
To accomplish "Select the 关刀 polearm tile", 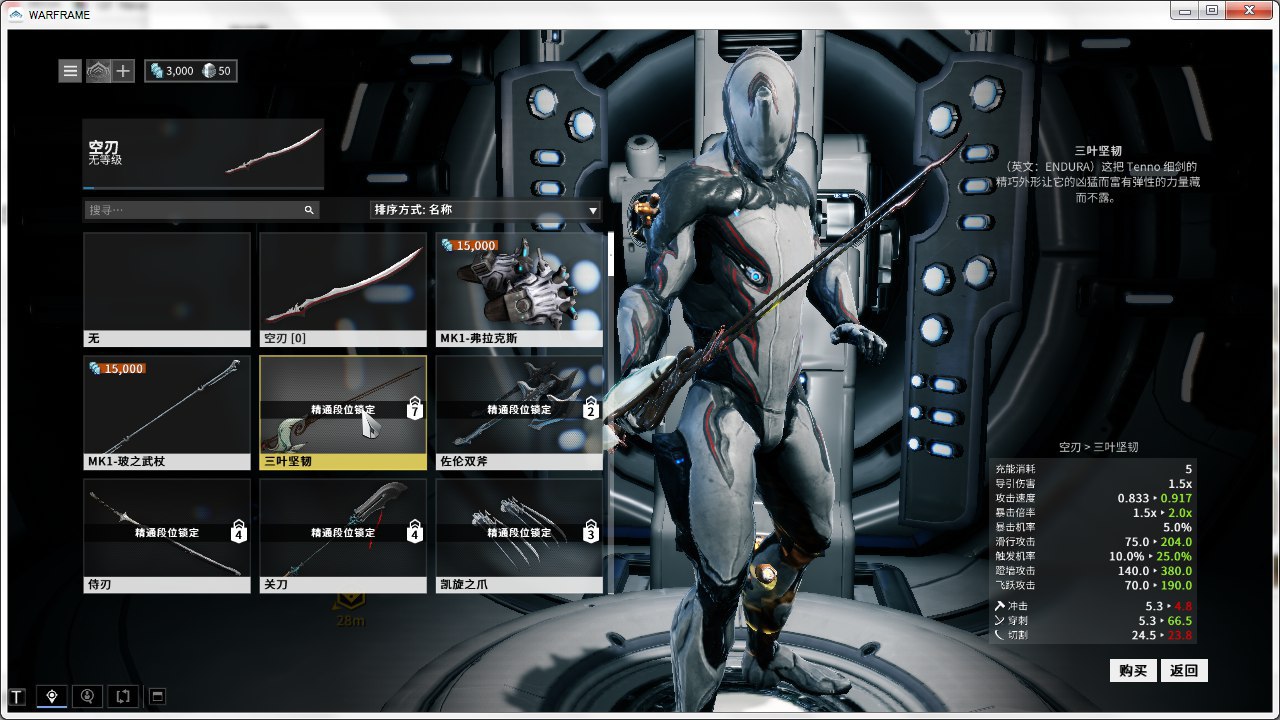I will (x=343, y=536).
